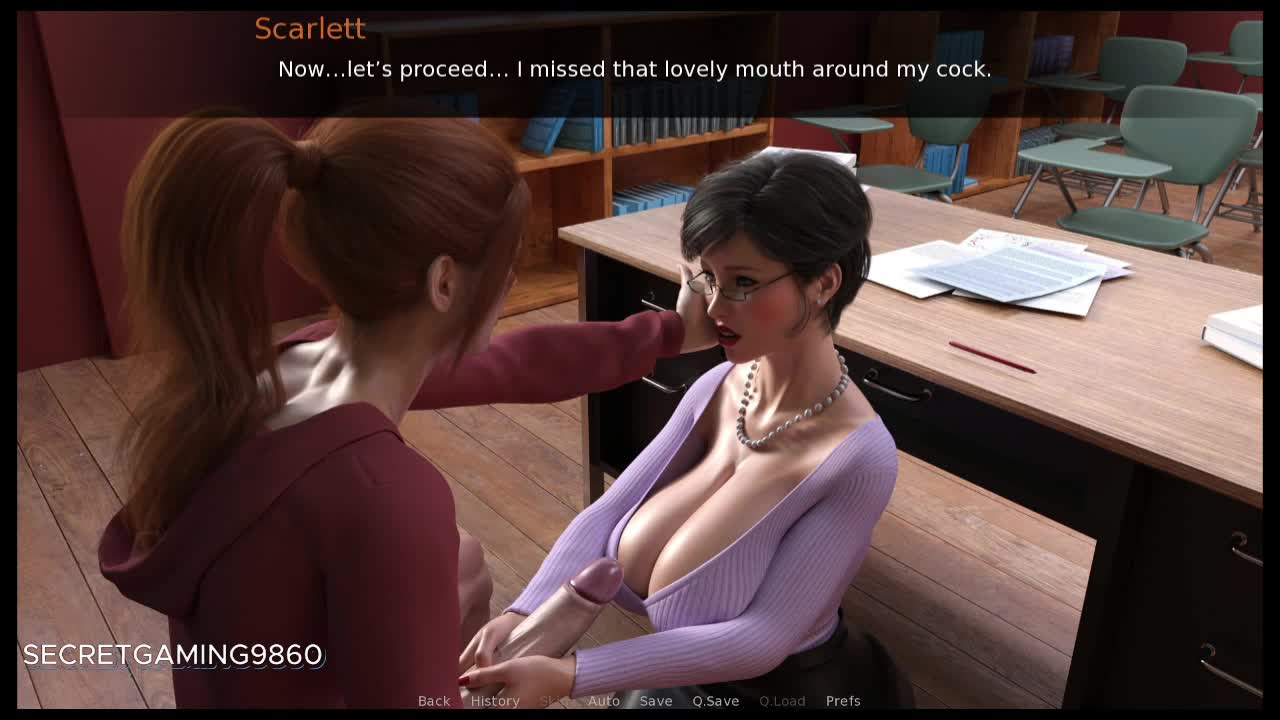
Task: Open the Save game screen
Action: tap(656, 701)
